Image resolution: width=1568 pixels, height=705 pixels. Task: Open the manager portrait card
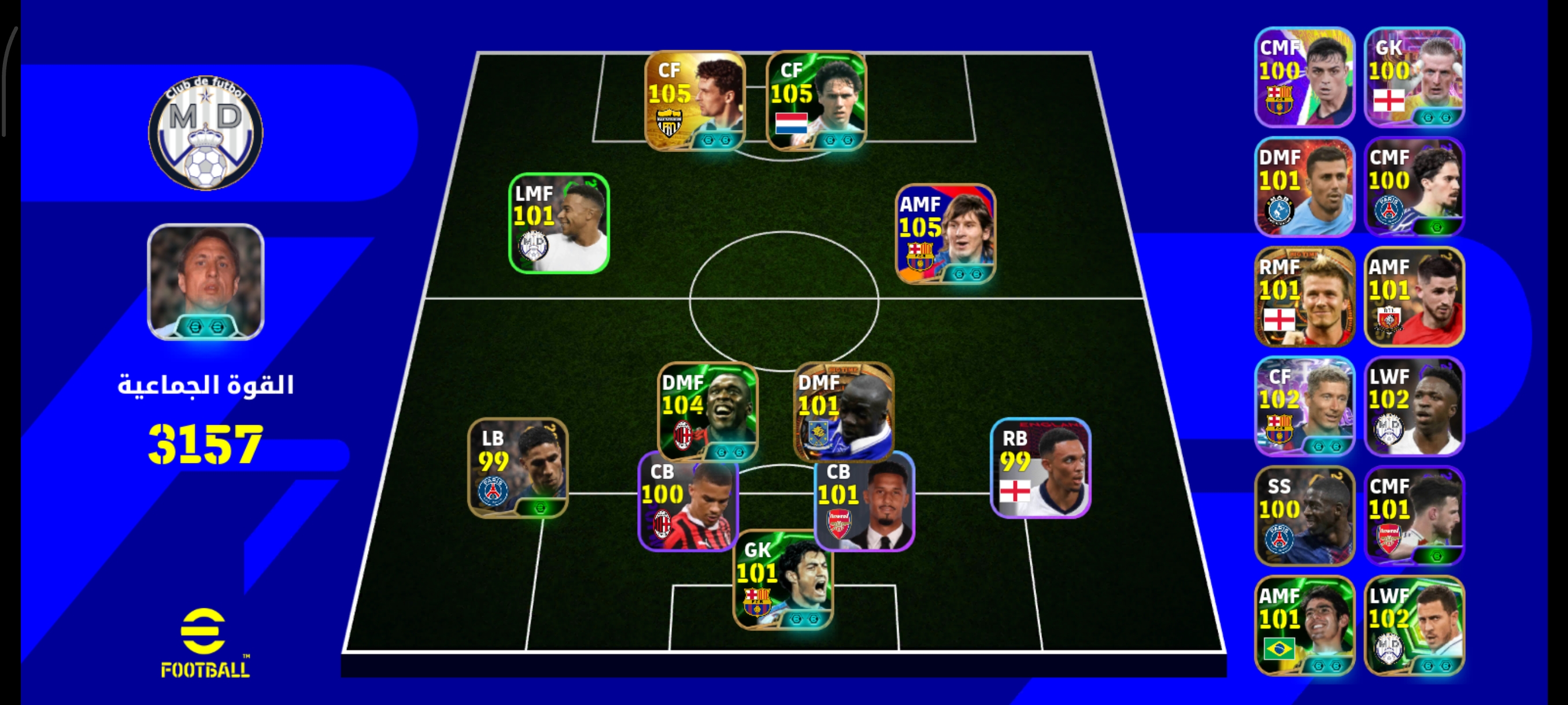point(206,281)
